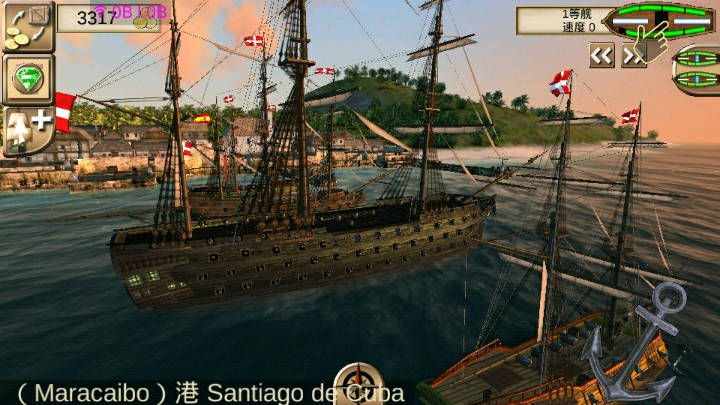This screenshot has height=405, width=720.
Task: Tap the green gem shop button
Action: 27,79
